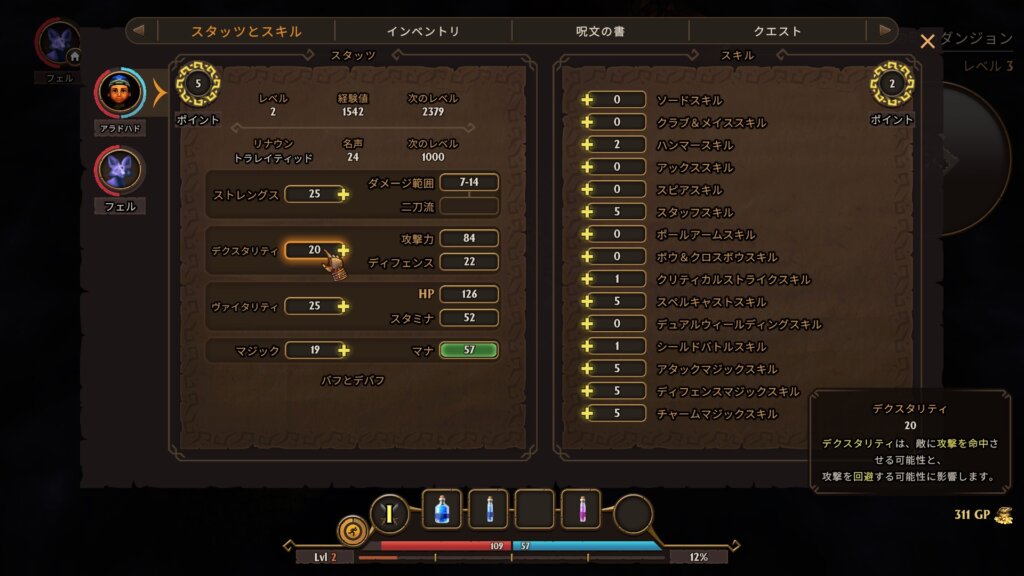Click the right arrow on the tab bar
Image resolution: width=1024 pixels, height=576 pixels.
coord(884,31)
